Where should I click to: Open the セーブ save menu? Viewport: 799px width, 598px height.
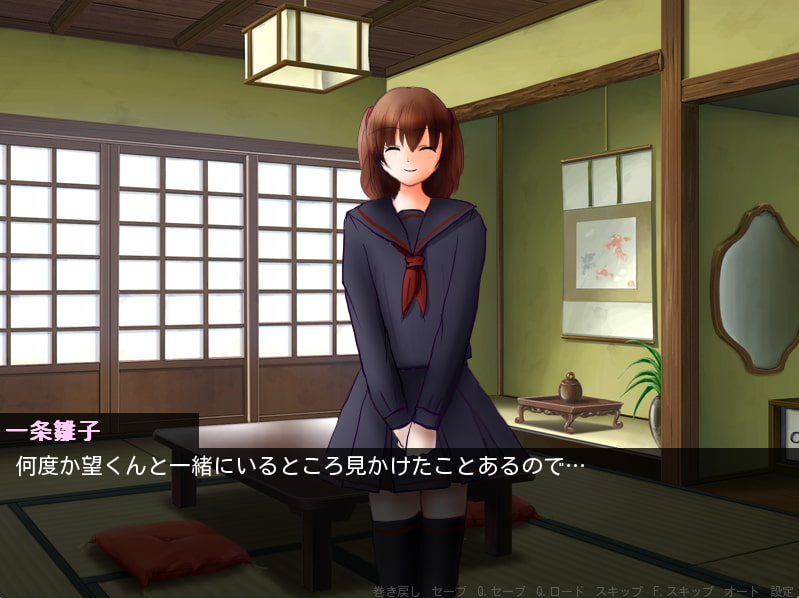tap(448, 591)
